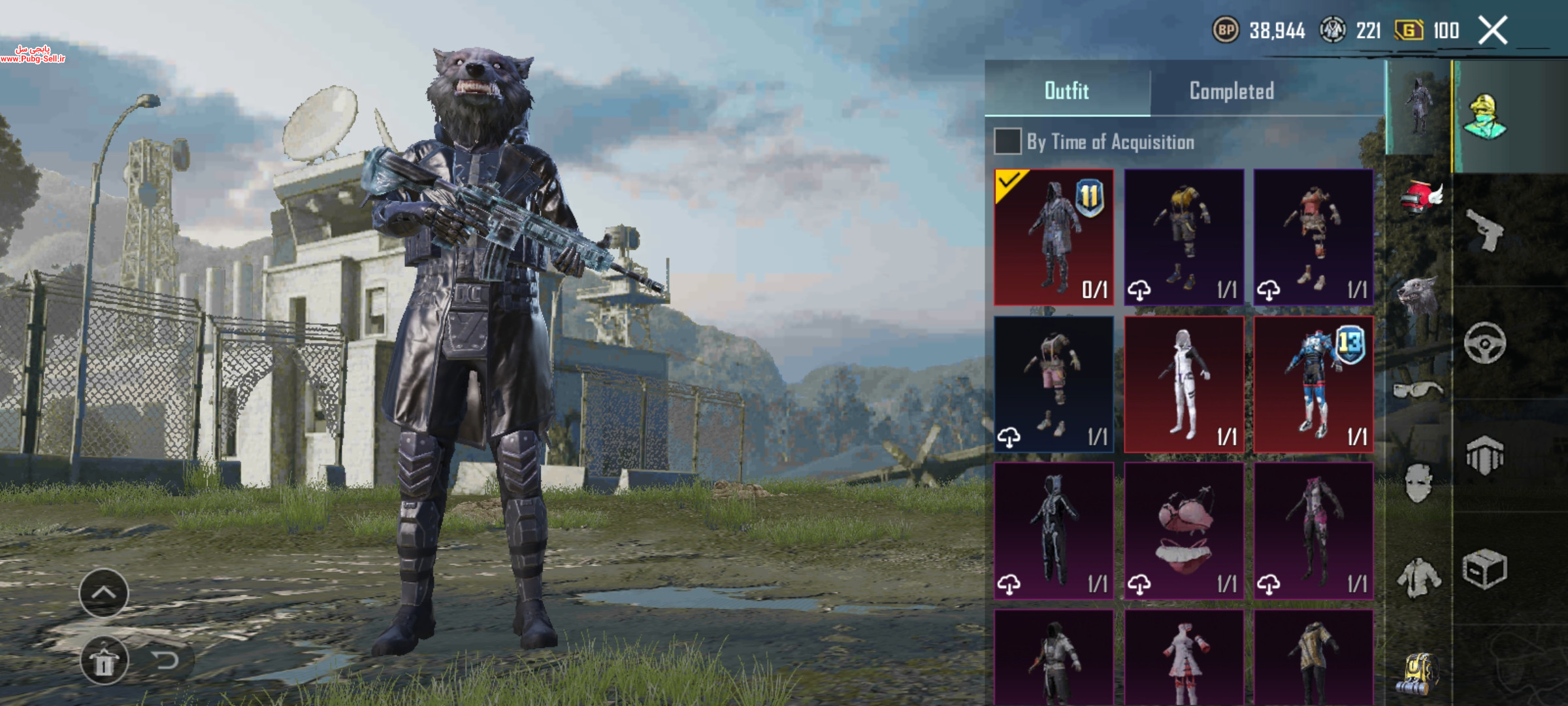The image size is (1568, 706).
Task: Open the wolf head headgear category
Action: point(1418,295)
